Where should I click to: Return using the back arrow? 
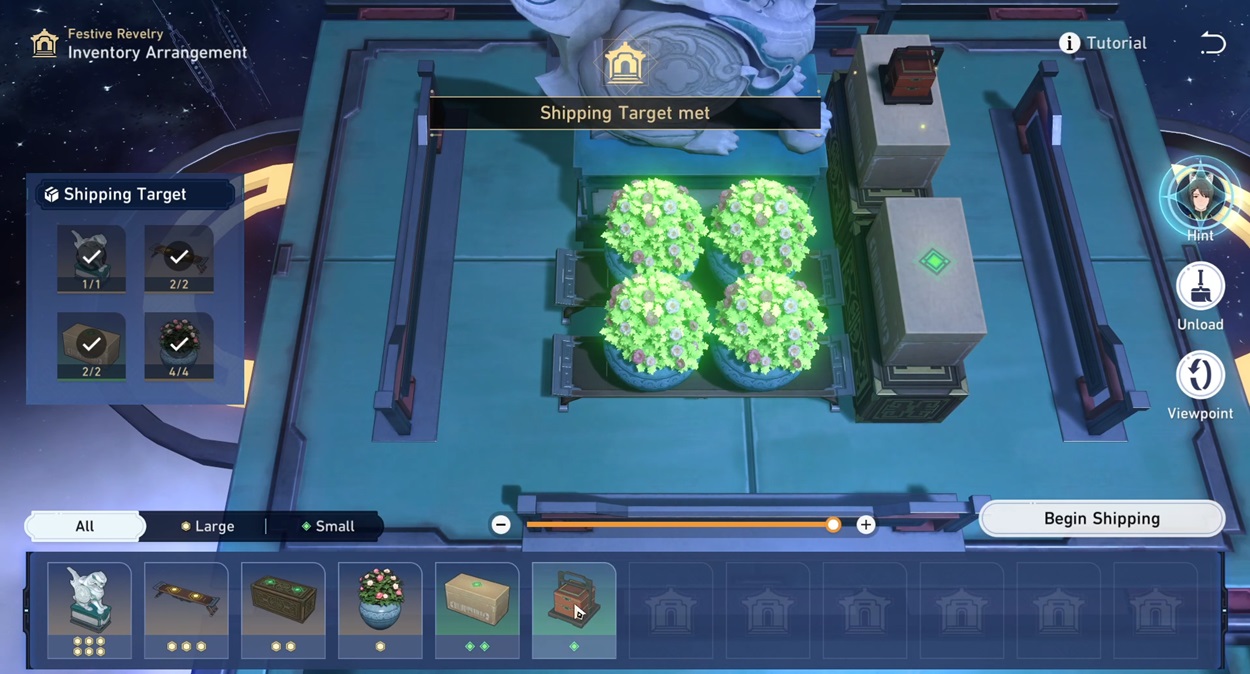point(1213,43)
